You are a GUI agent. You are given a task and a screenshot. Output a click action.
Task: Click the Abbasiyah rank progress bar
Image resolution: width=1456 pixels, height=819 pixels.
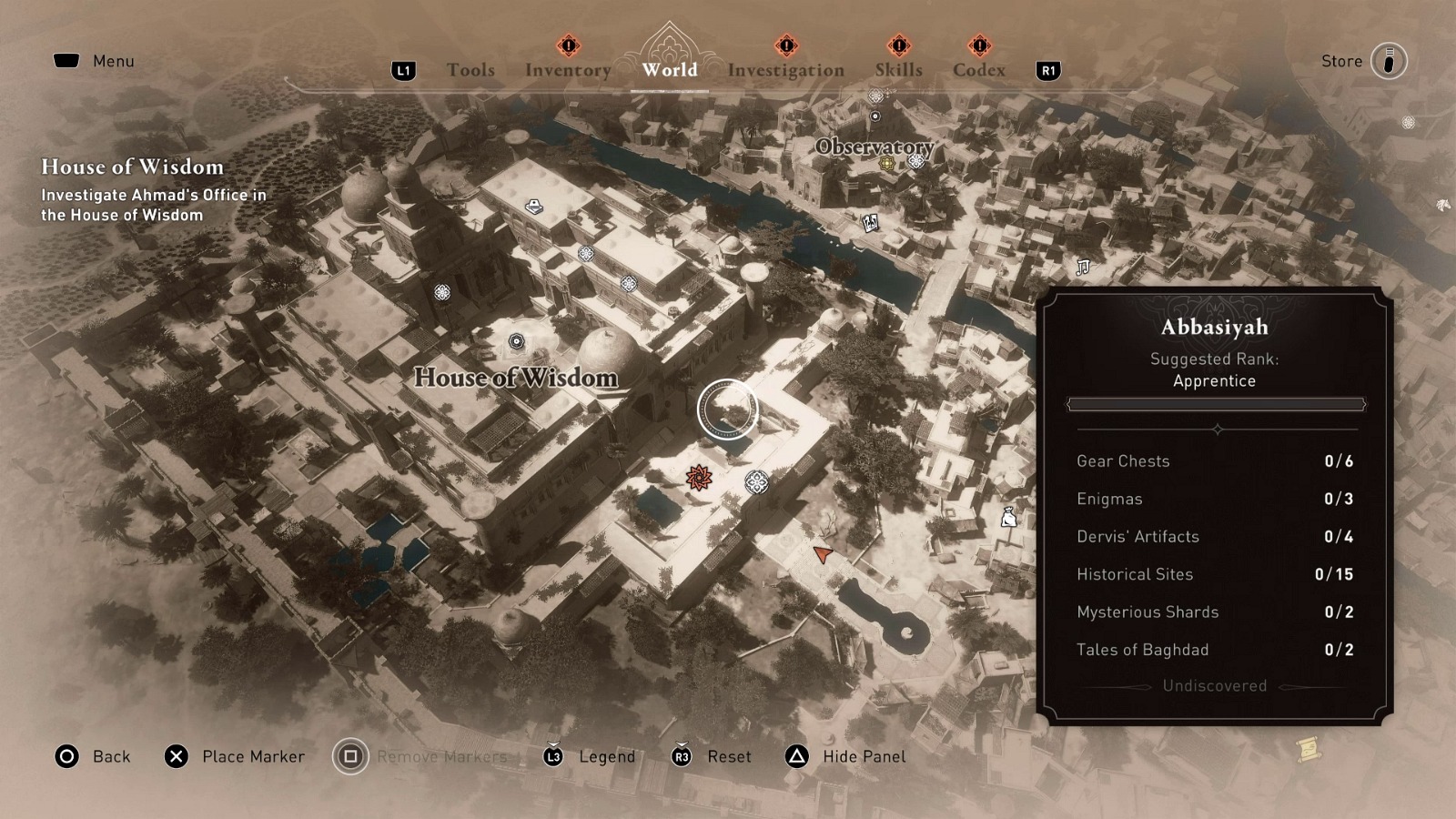(1215, 404)
